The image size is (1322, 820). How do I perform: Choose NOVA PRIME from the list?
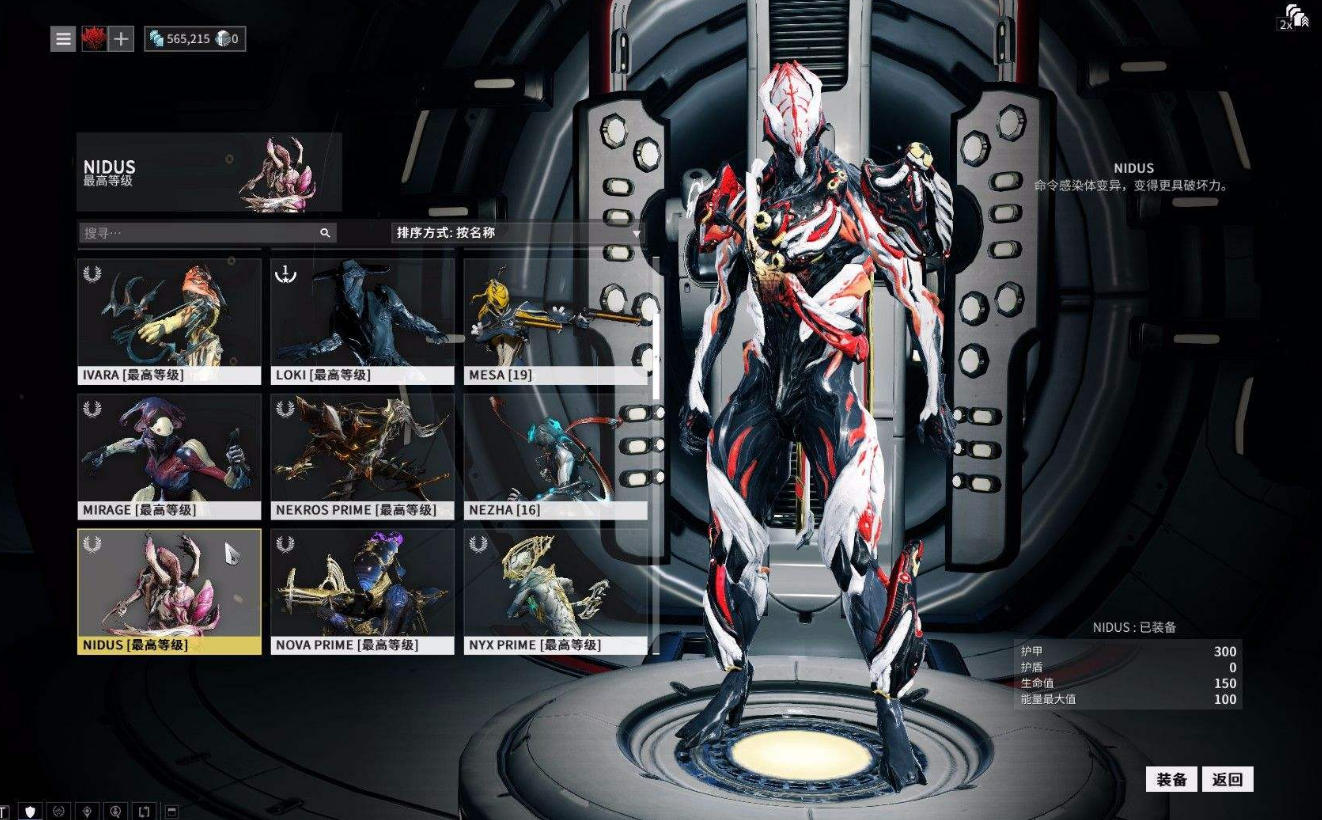click(x=362, y=591)
